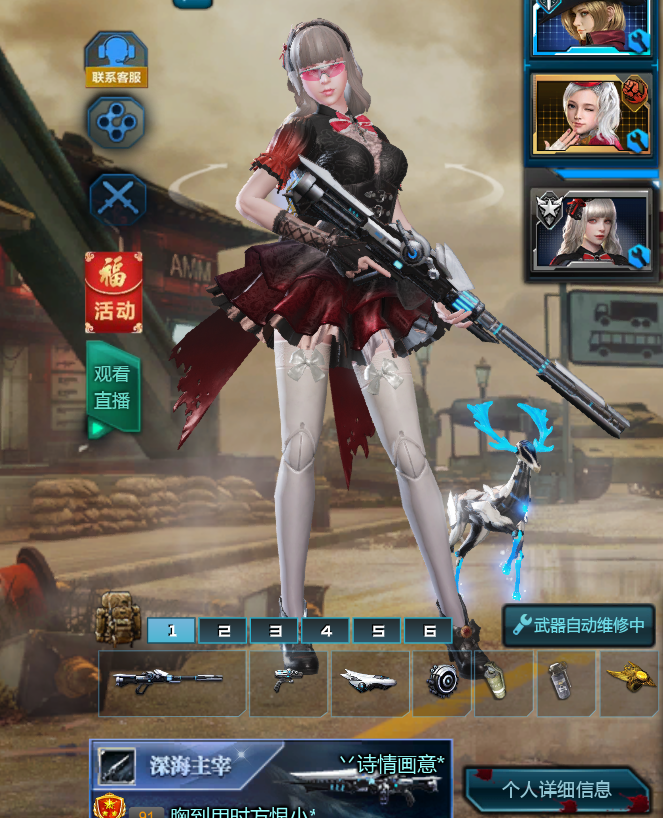Image resolution: width=663 pixels, height=818 pixels.
Task: Select the pistol sidearm slot
Action: [289, 683]
